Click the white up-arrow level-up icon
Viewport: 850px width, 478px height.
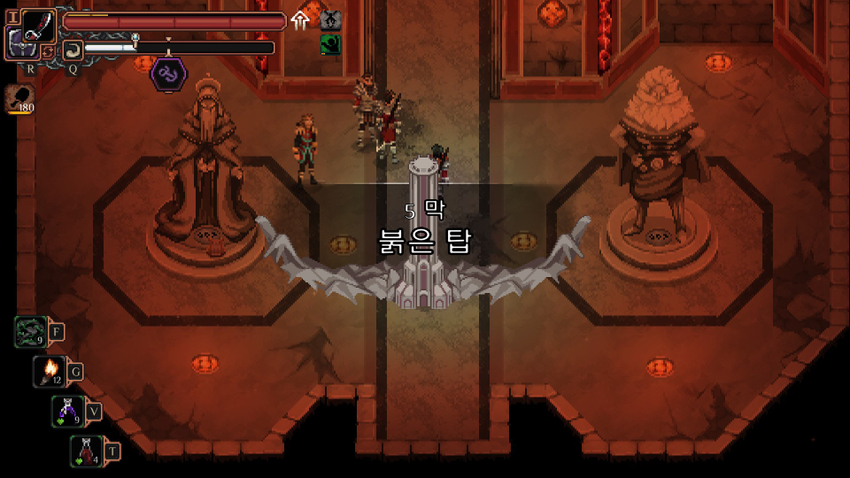300,20
